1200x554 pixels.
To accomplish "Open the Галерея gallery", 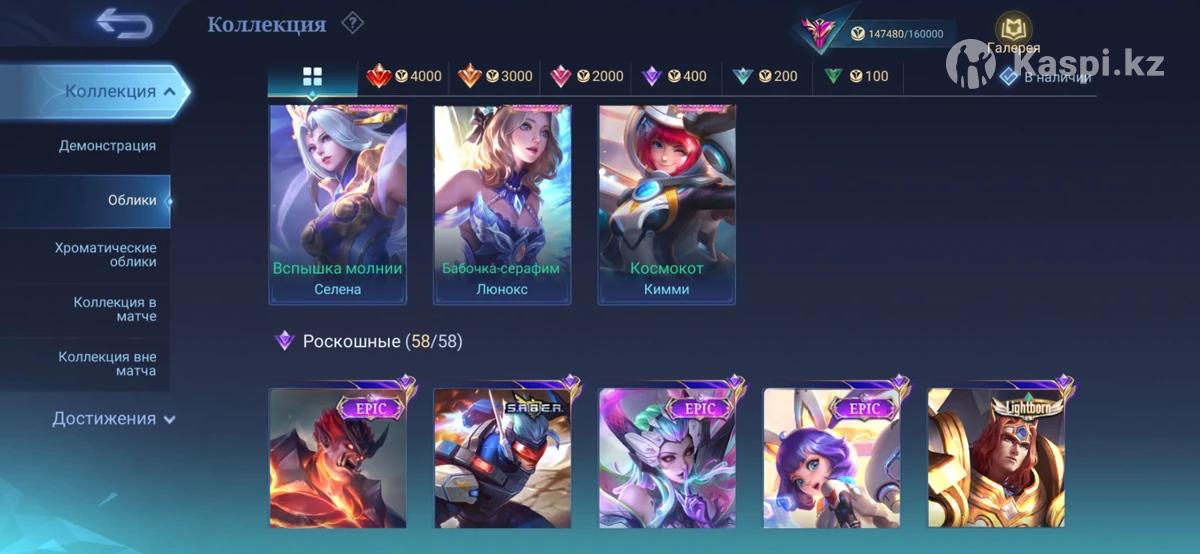I will pyautogui.click(x=1013, y=34).
